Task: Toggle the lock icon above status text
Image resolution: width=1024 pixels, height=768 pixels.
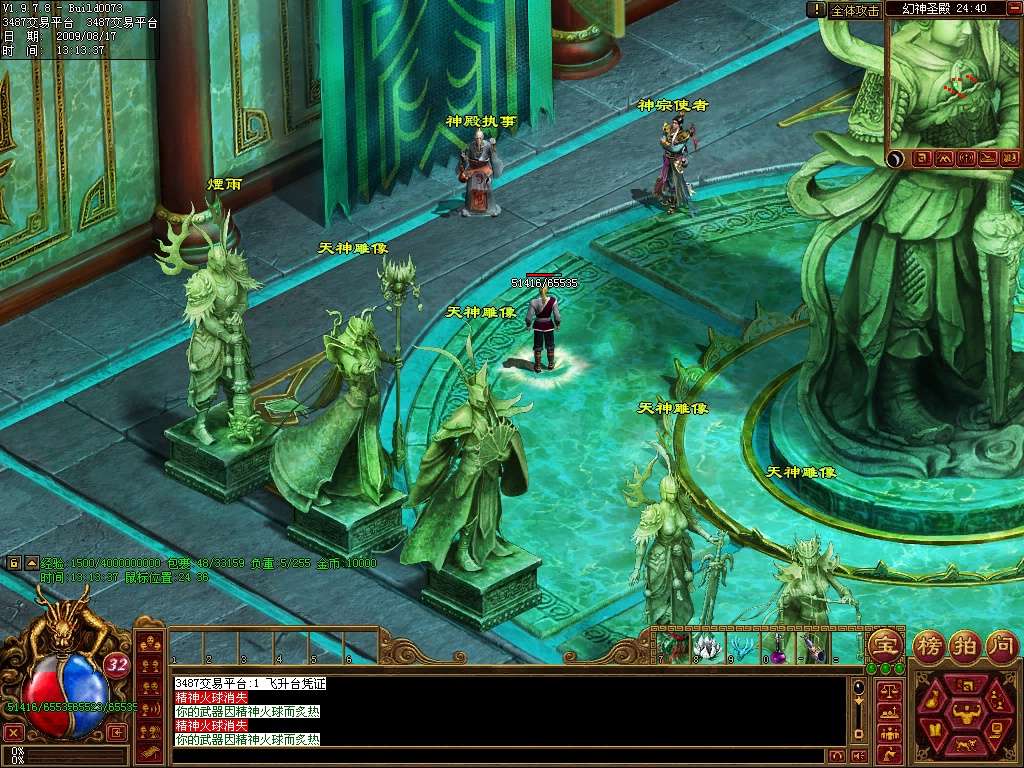Action: 14,563
